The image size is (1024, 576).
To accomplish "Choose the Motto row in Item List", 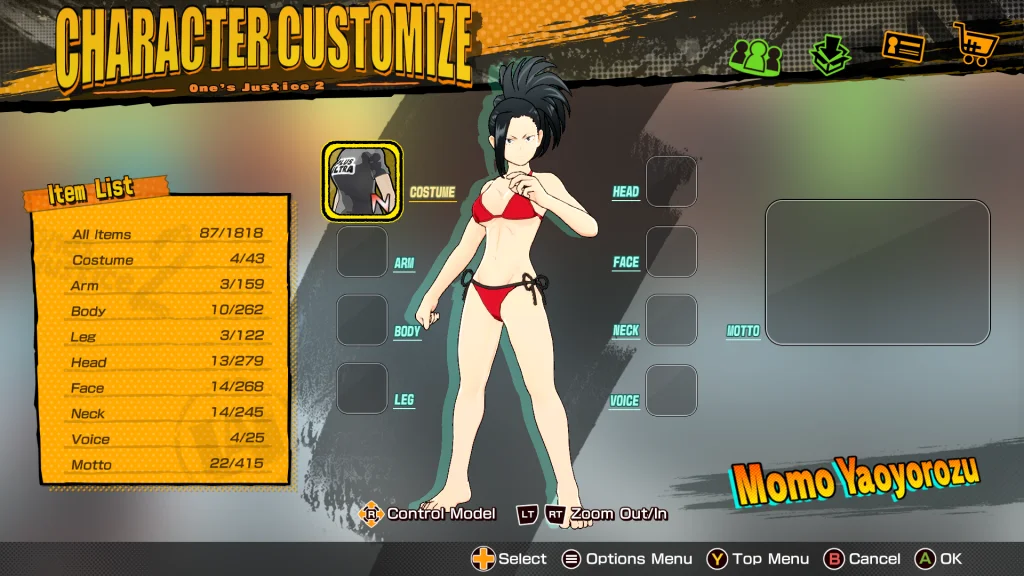I will (167, 465).
